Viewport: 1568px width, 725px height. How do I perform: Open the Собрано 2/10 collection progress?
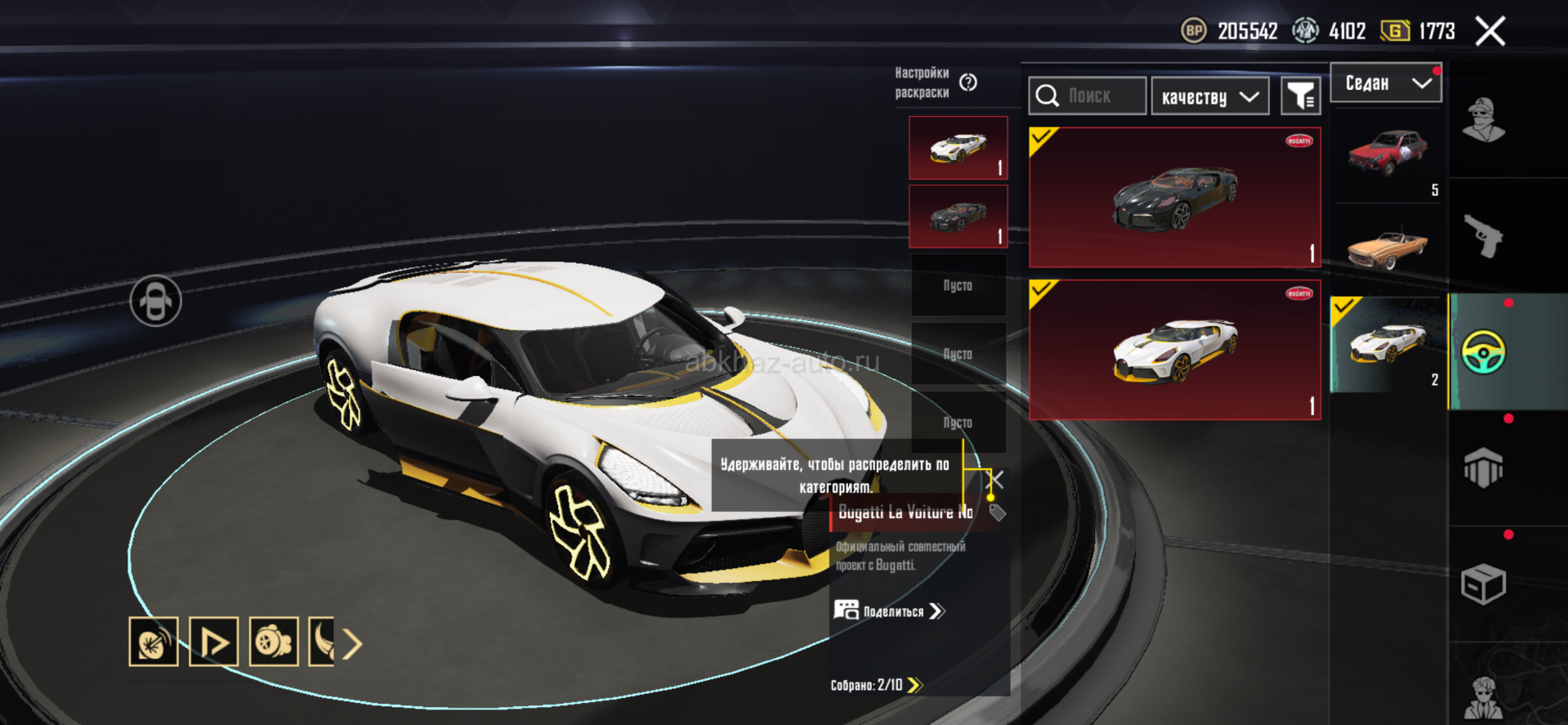tap(876, 685)
